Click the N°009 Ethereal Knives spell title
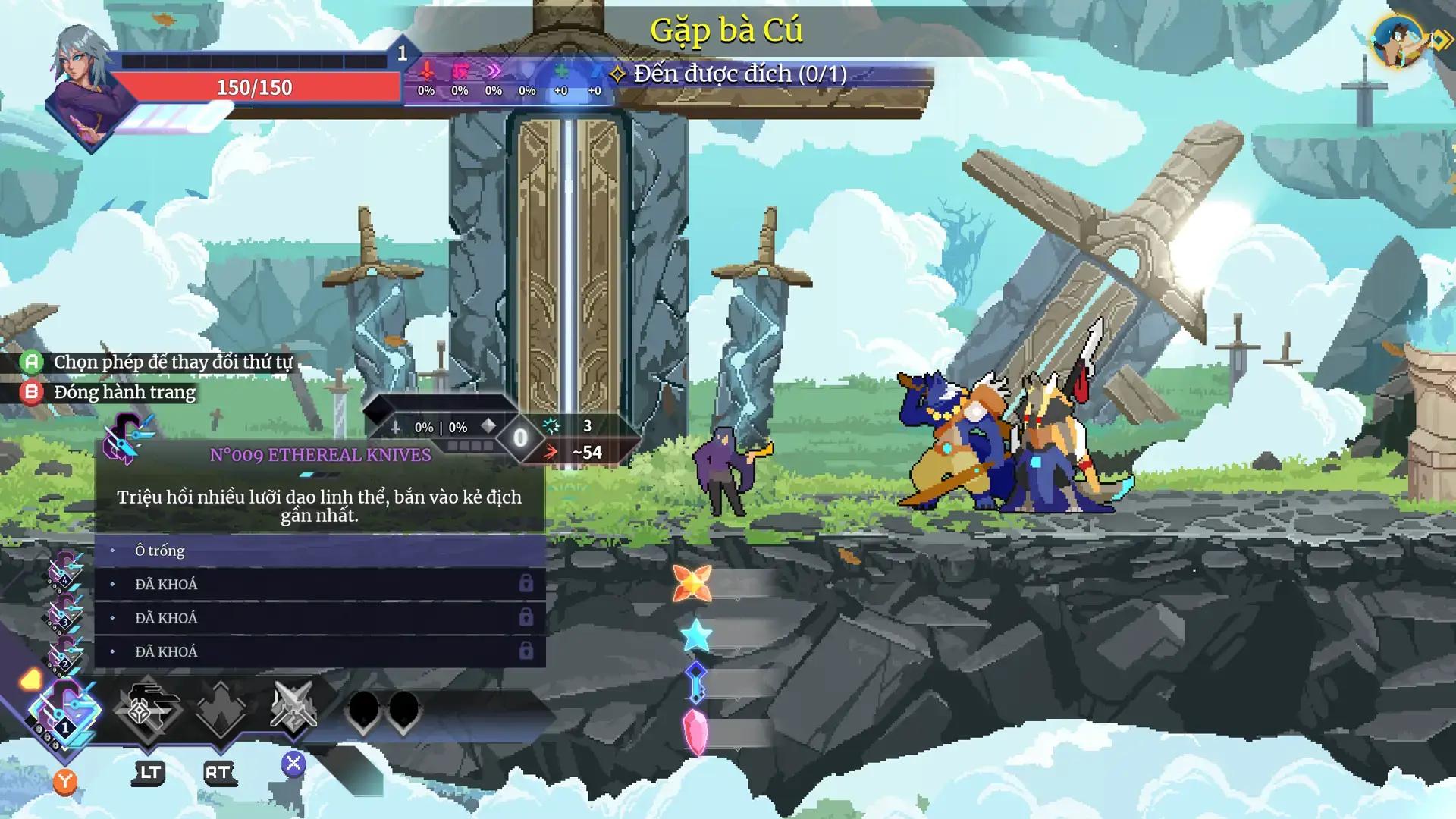The height and width of the screenshot is (819, 1456). pyautogui.click(x=320, y=455)
